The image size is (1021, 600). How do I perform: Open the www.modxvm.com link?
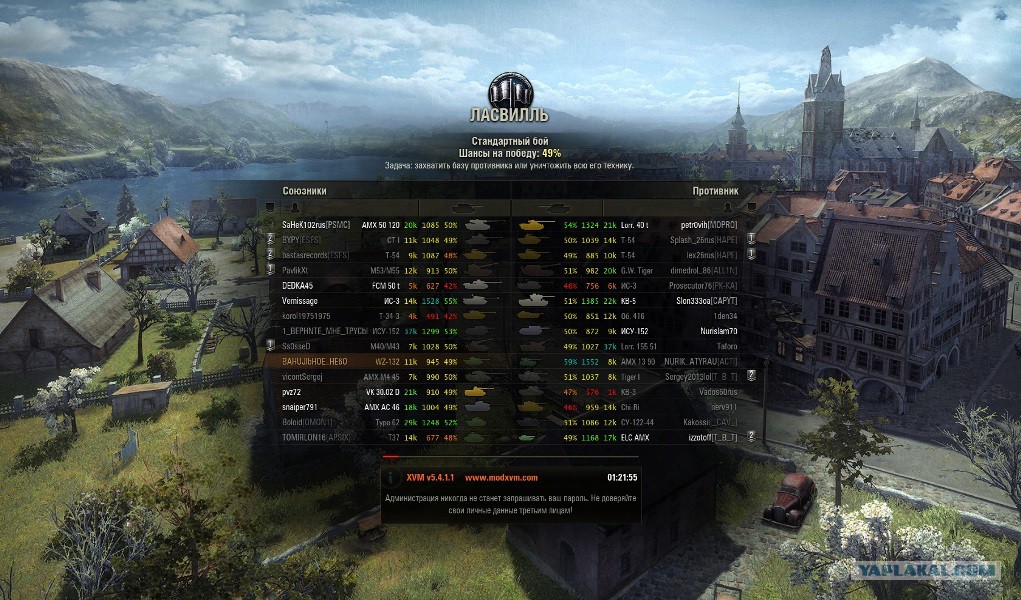(x=501, y=478)
